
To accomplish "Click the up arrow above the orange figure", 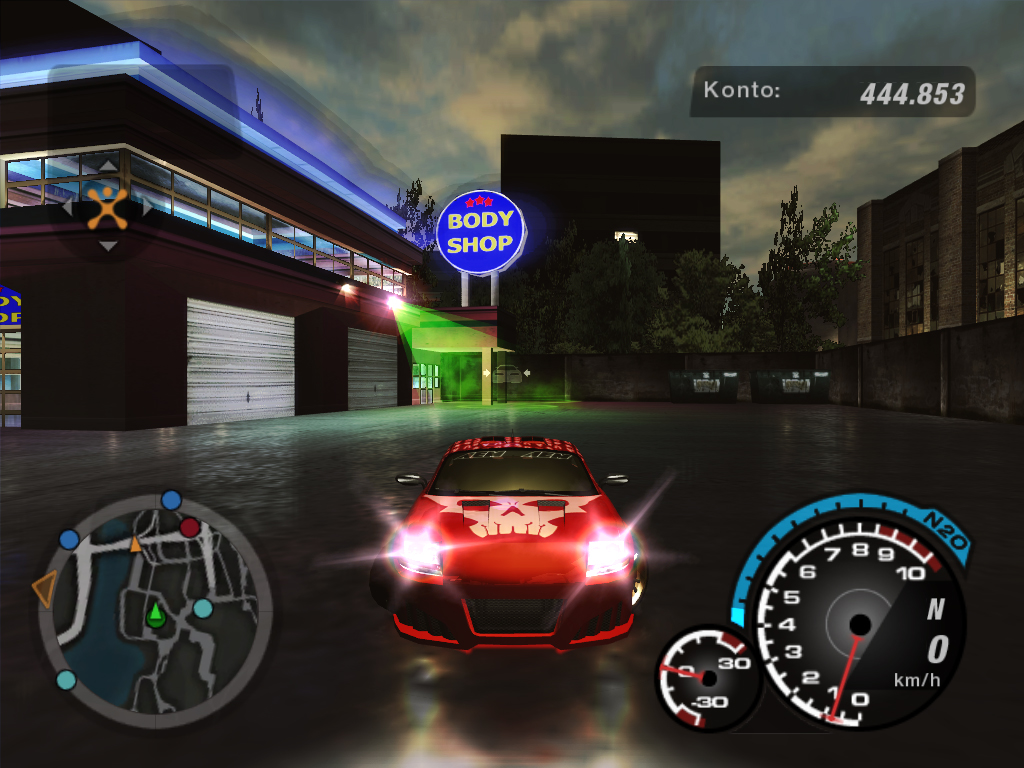I will 107,165.
